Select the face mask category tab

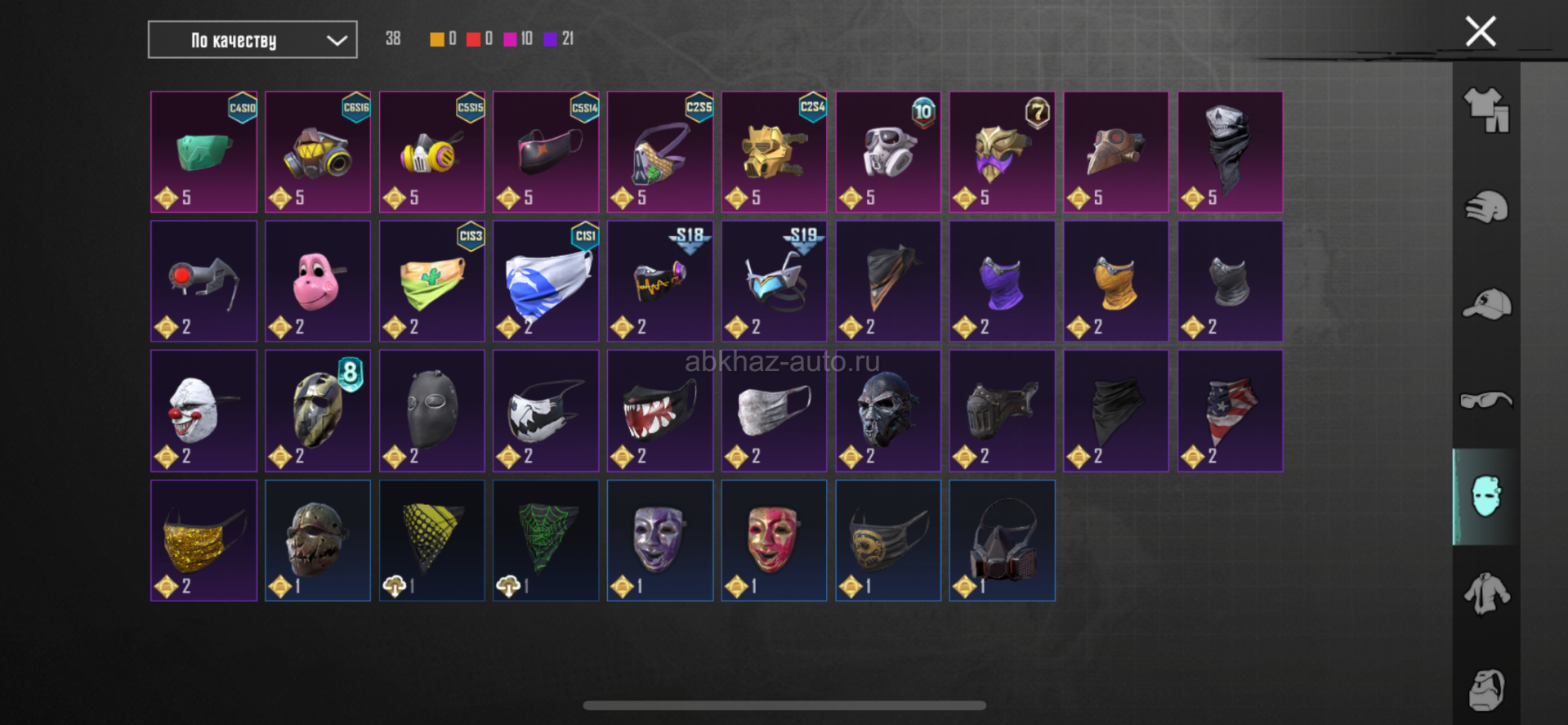click(x=1485, y=497)
